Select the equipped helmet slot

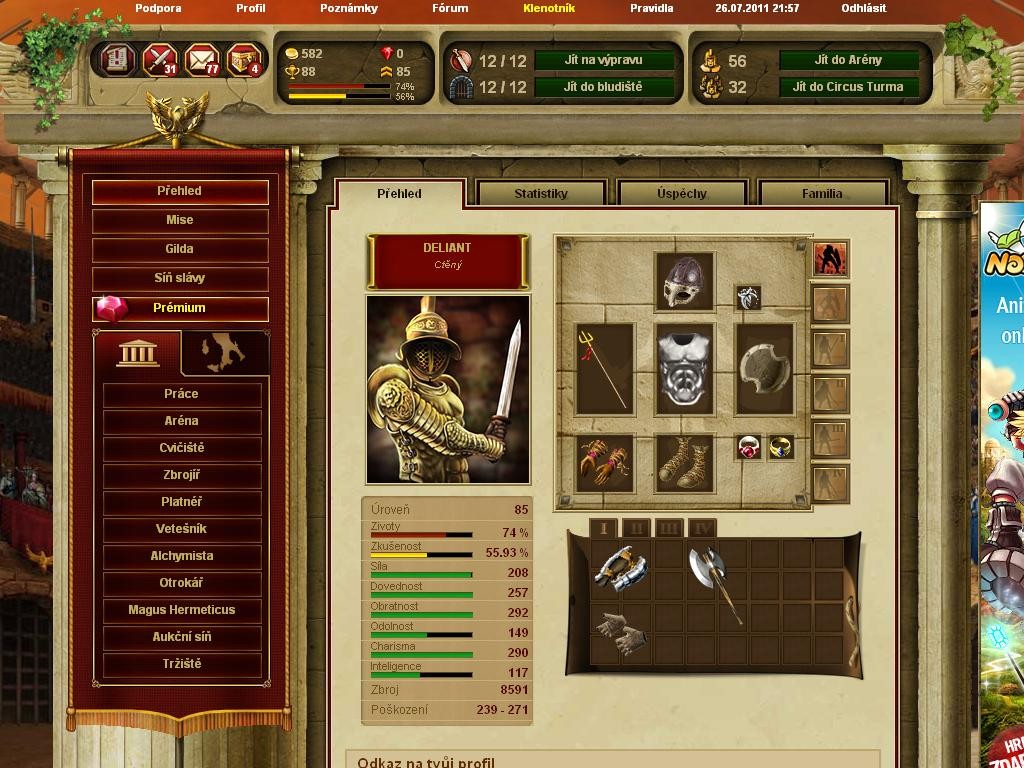coord(684,282)
